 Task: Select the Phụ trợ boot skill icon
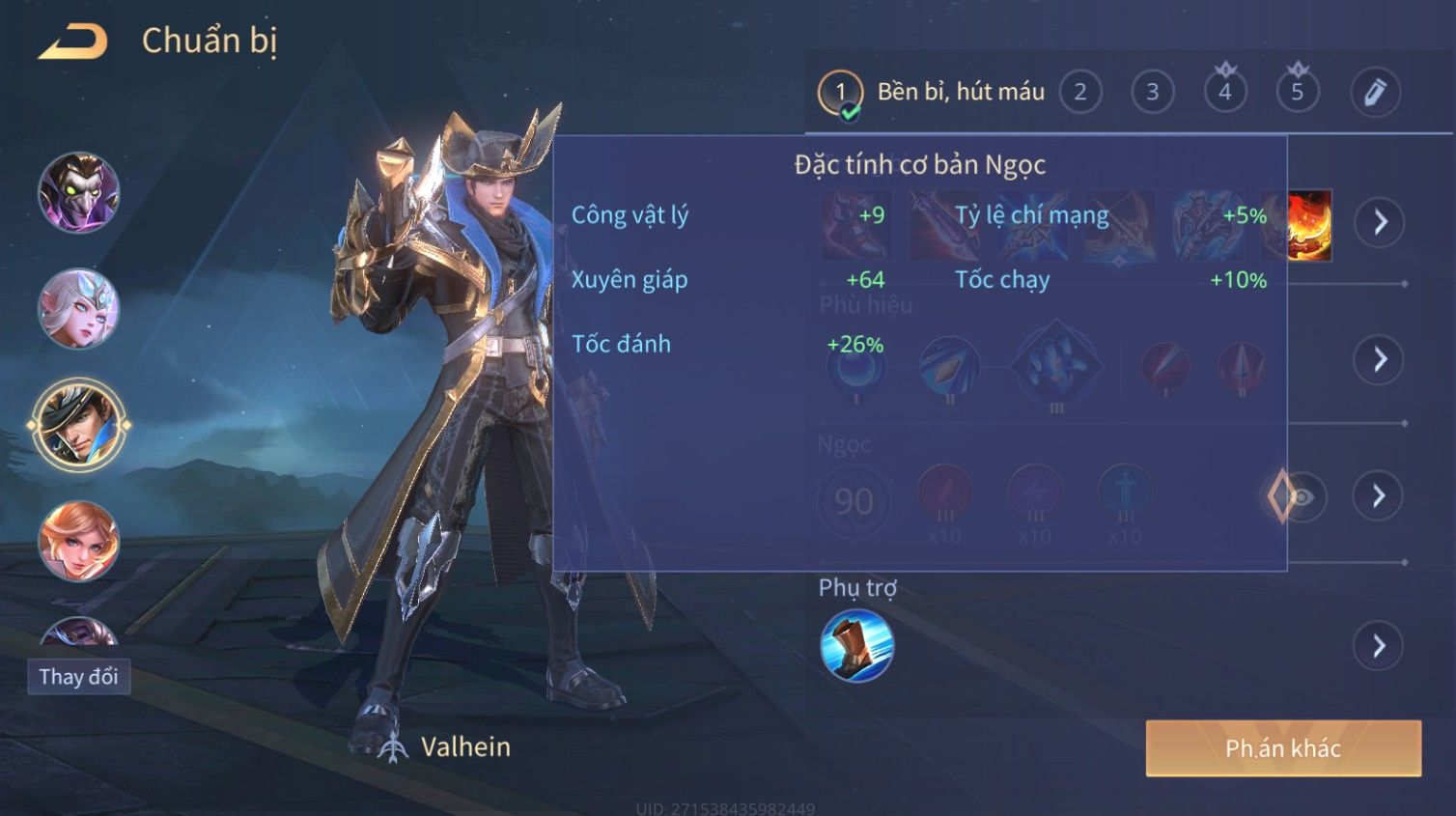pos(856,646)
